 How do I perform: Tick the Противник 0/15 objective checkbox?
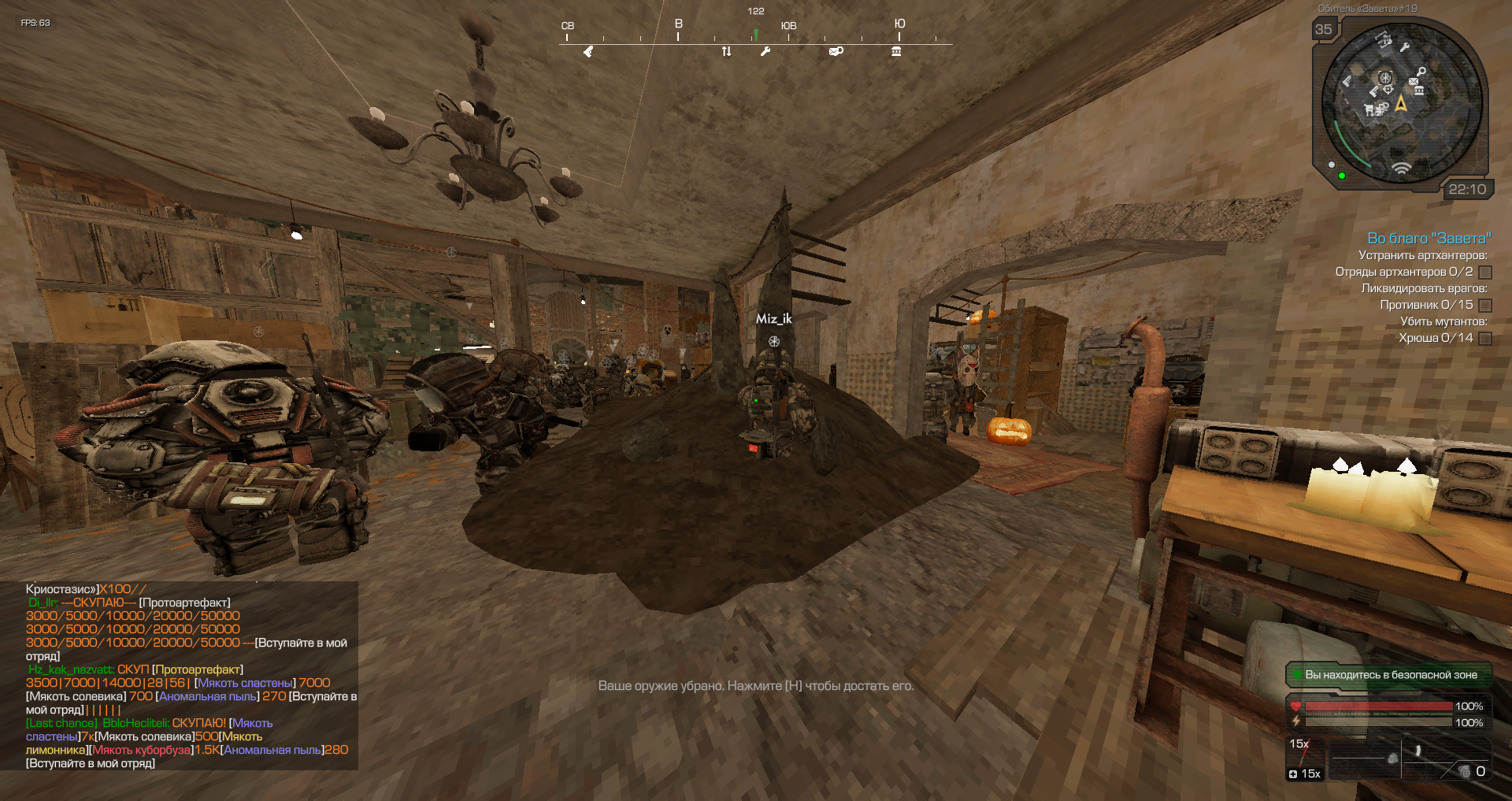pos(1485,306)
